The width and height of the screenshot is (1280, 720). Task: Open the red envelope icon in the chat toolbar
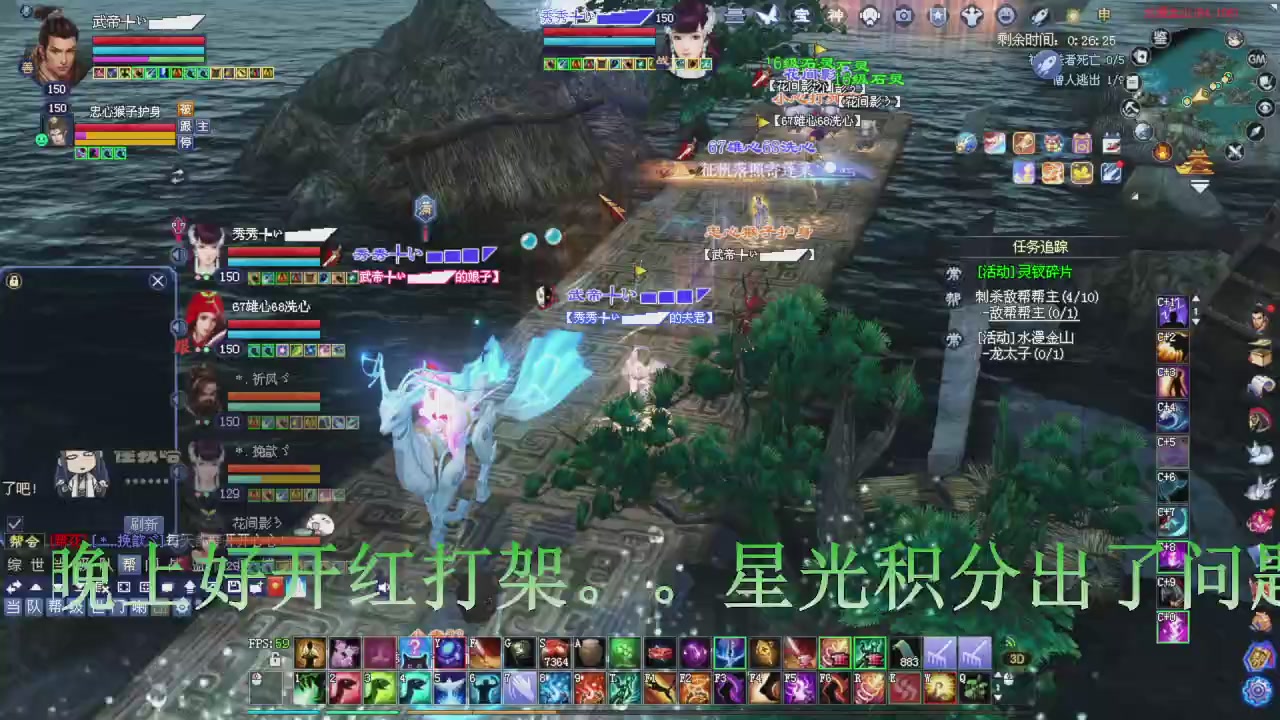click(x=274, y=587)
